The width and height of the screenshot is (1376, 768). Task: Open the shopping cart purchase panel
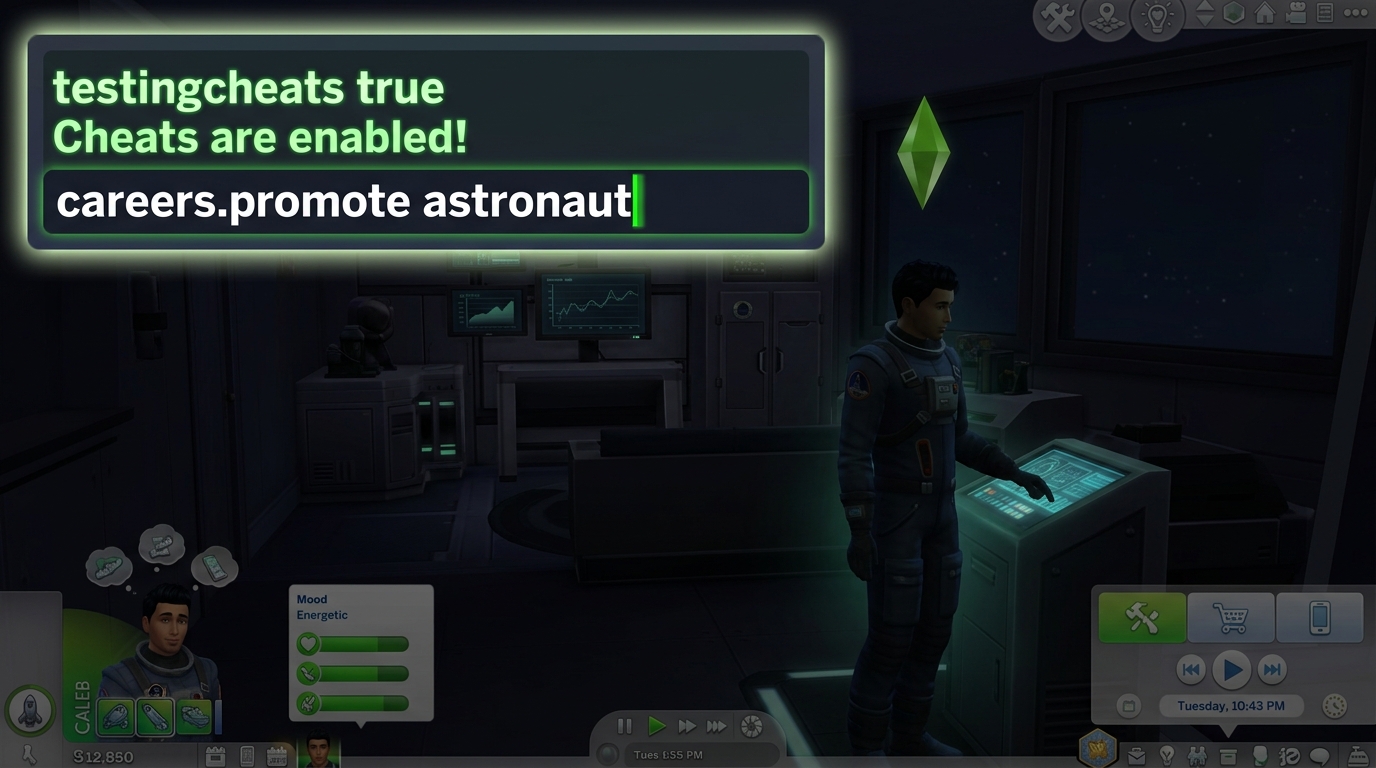[x=1230, y=617]
